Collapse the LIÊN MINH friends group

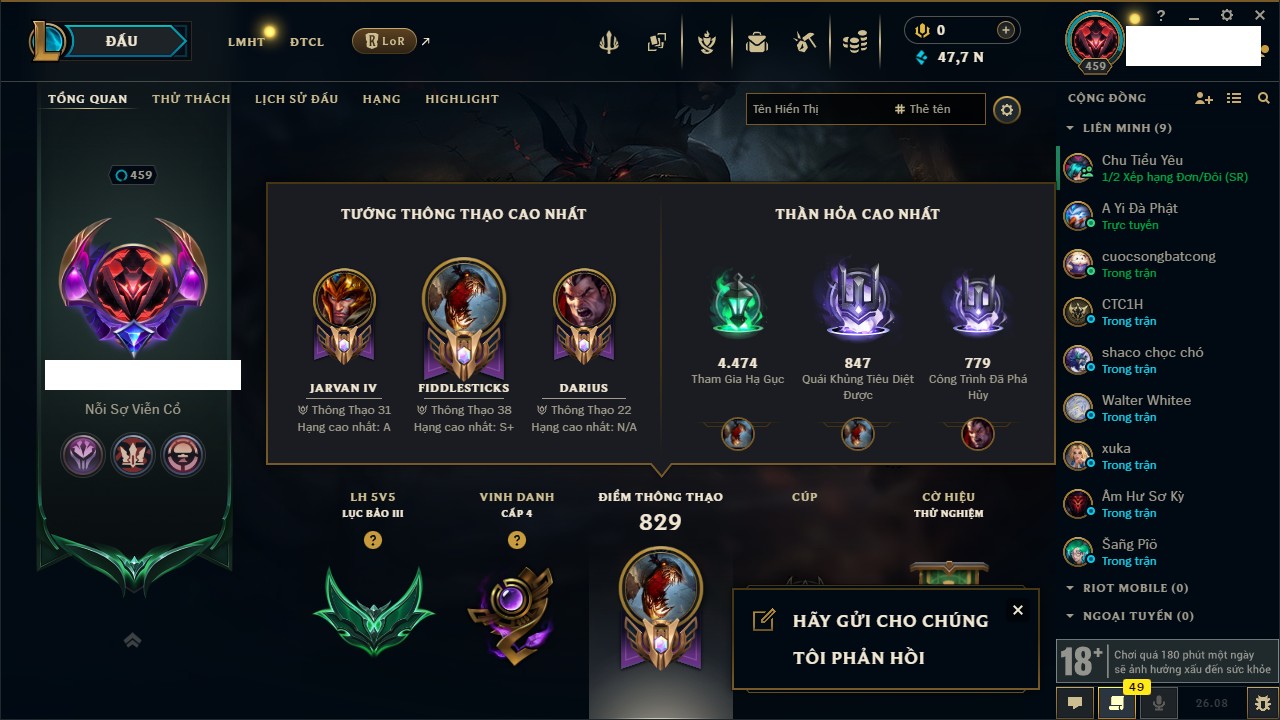click(x=1070, y=128)
